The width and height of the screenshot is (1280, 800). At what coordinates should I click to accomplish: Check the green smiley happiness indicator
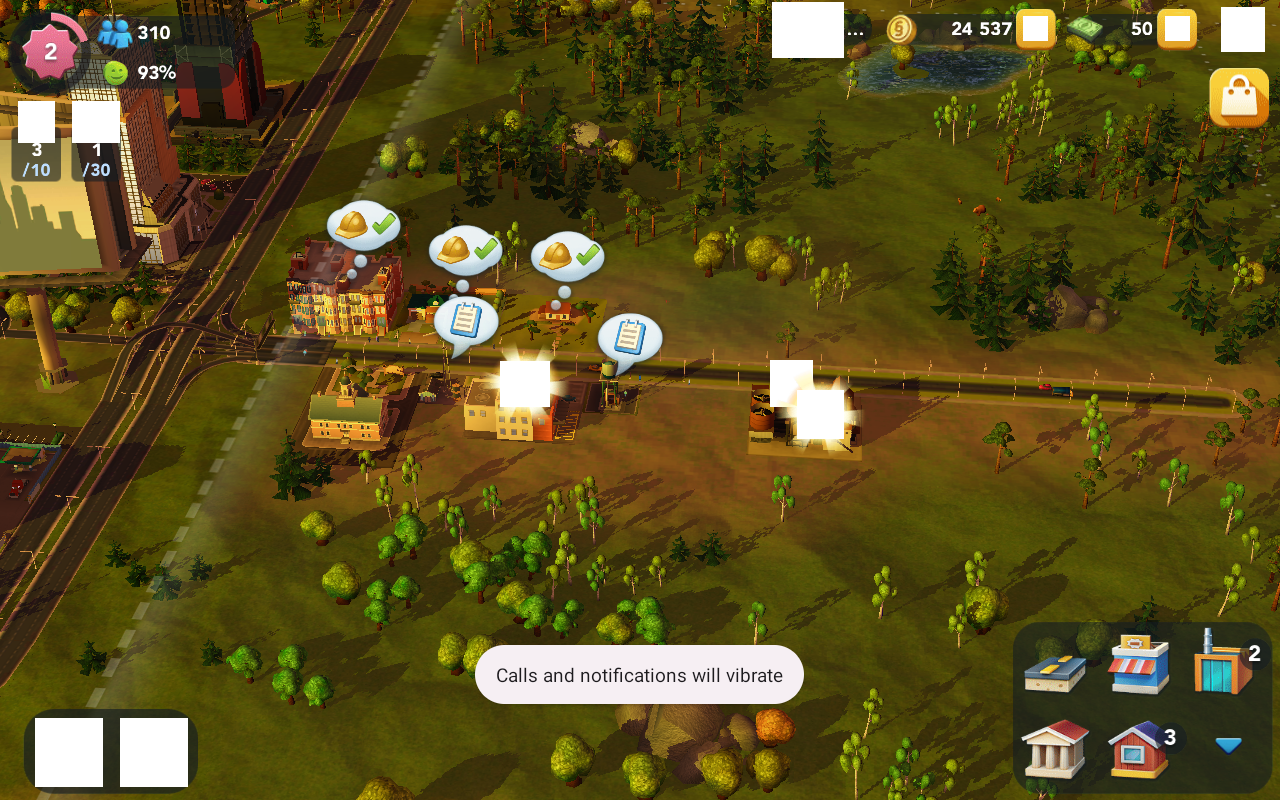tap(117, 72)
